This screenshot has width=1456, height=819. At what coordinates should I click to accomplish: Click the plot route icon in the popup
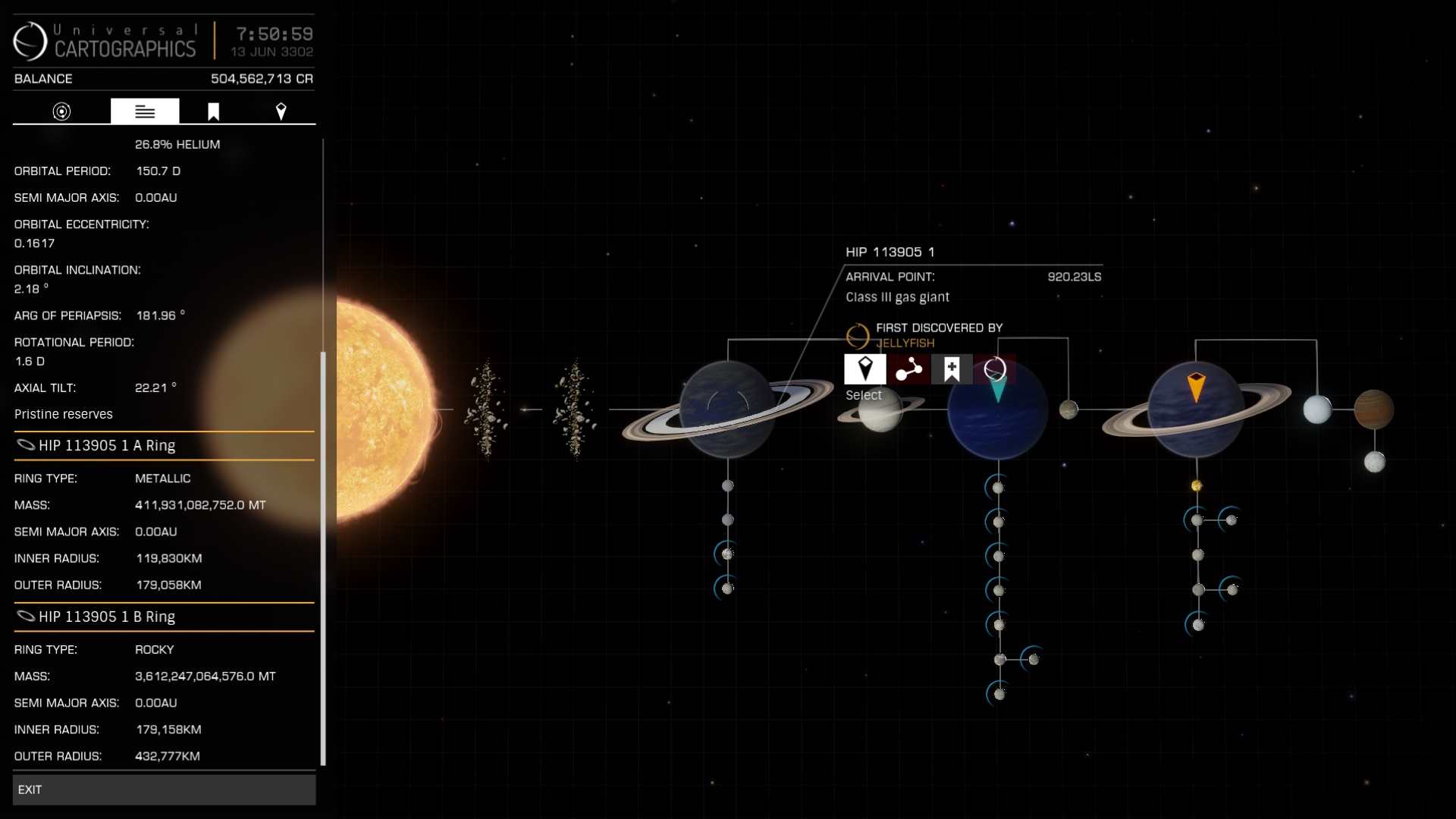tap(908, 369)
